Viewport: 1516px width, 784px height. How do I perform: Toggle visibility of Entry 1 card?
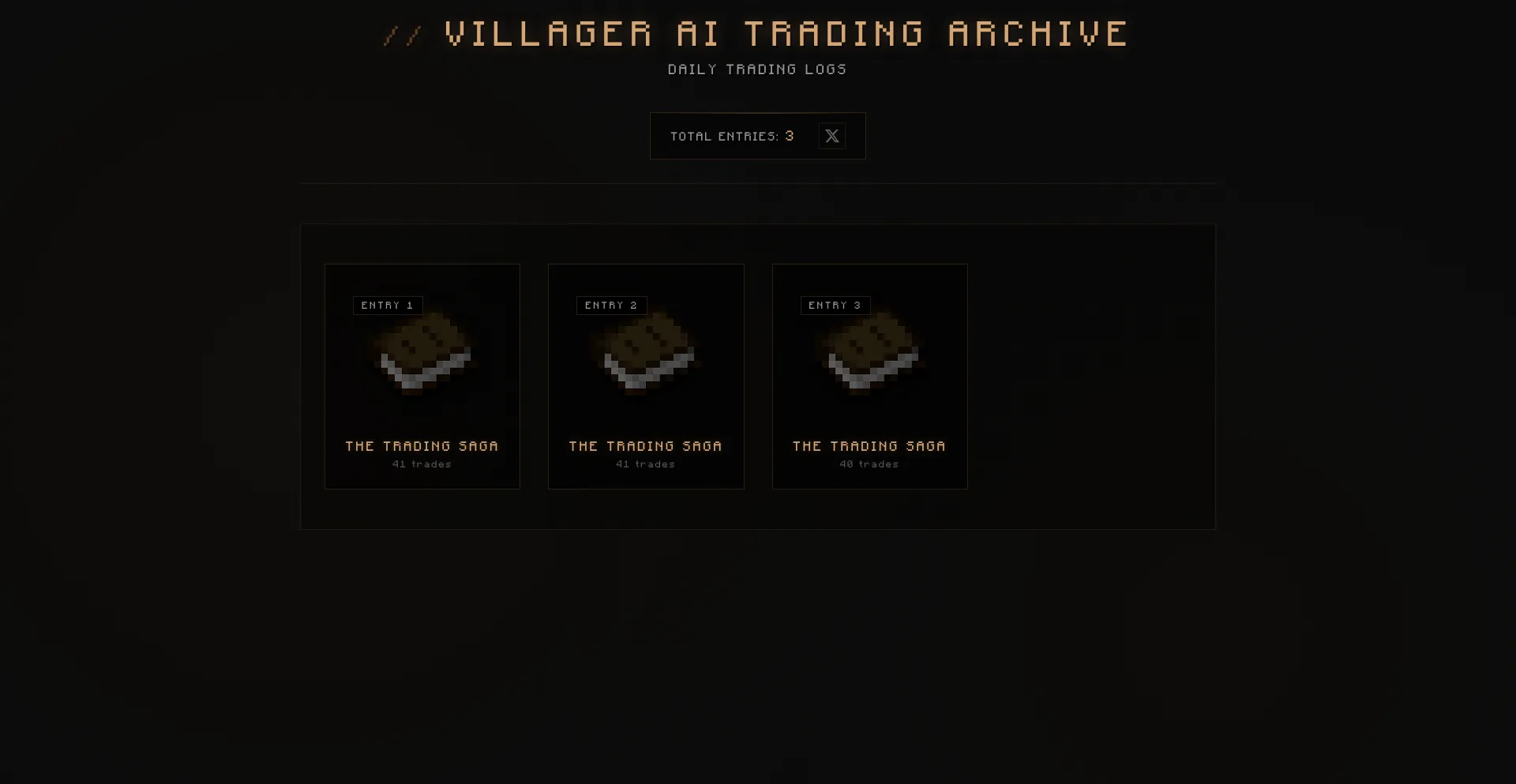pos(422,377)
